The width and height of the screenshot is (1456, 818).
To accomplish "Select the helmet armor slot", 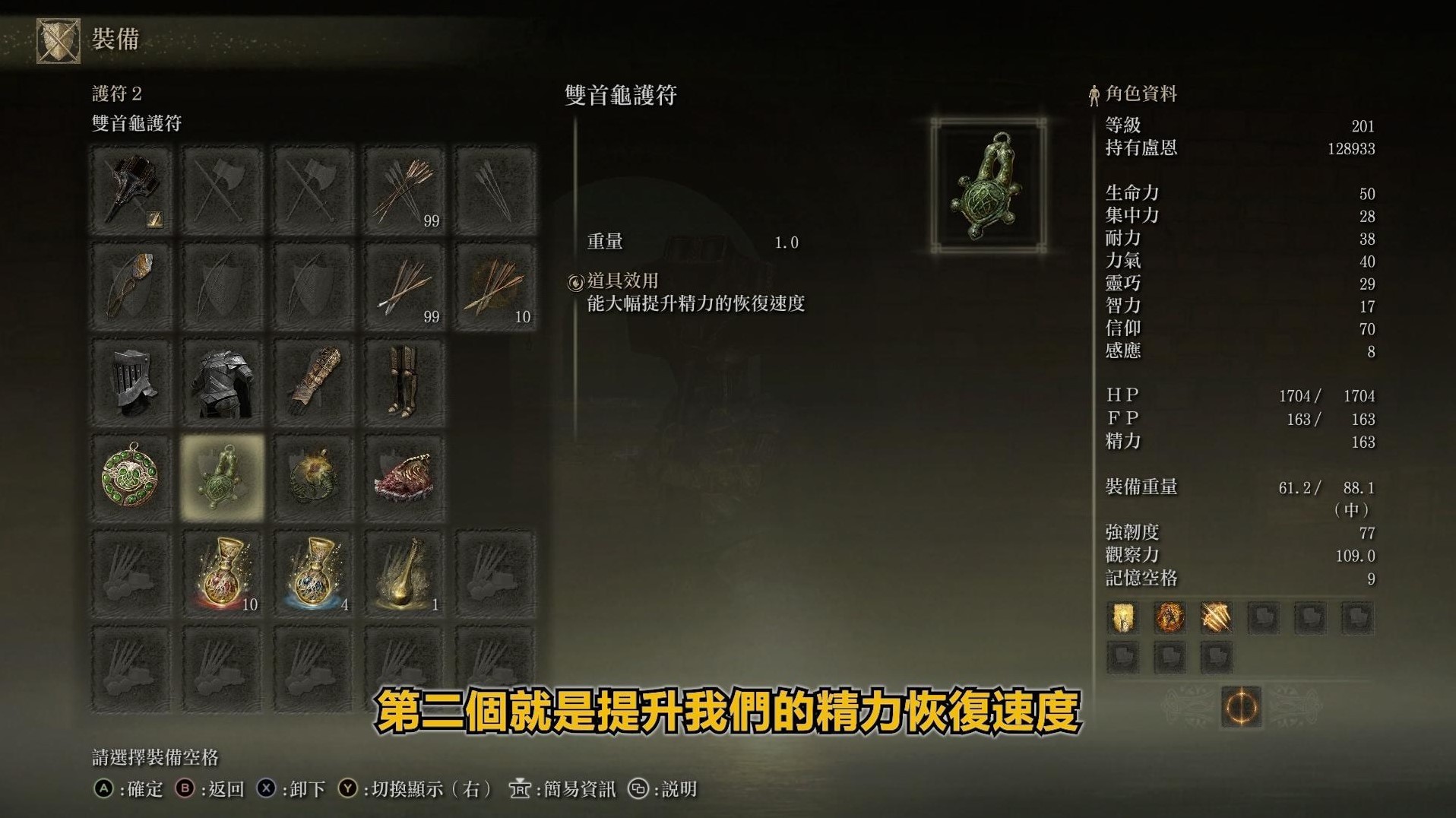I will click(x=132, y=382).
